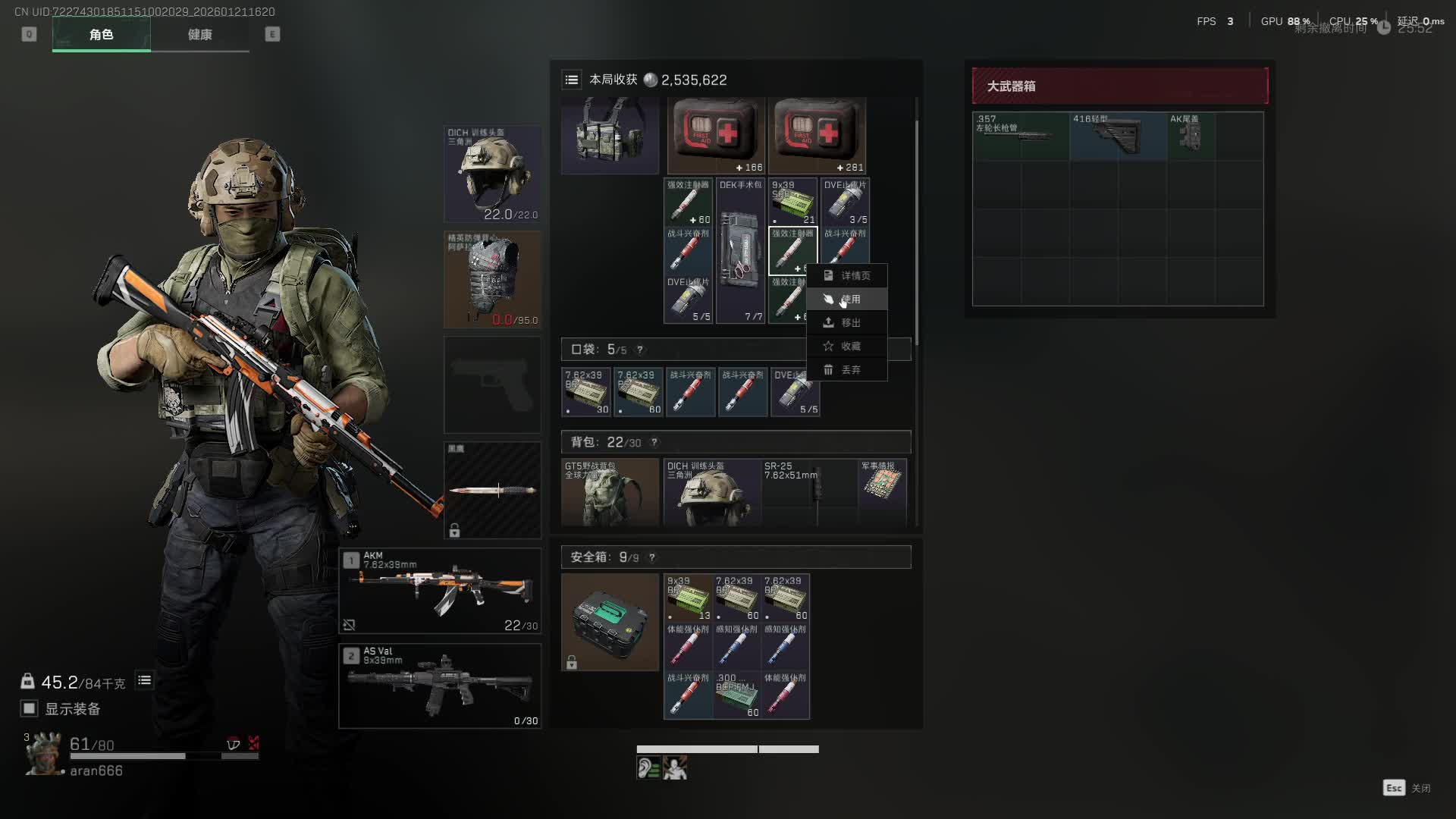Viewport: 1456px width, 819px height.
Task: Click the DICH training helmet equipment slot
Action: click(492, 174)
